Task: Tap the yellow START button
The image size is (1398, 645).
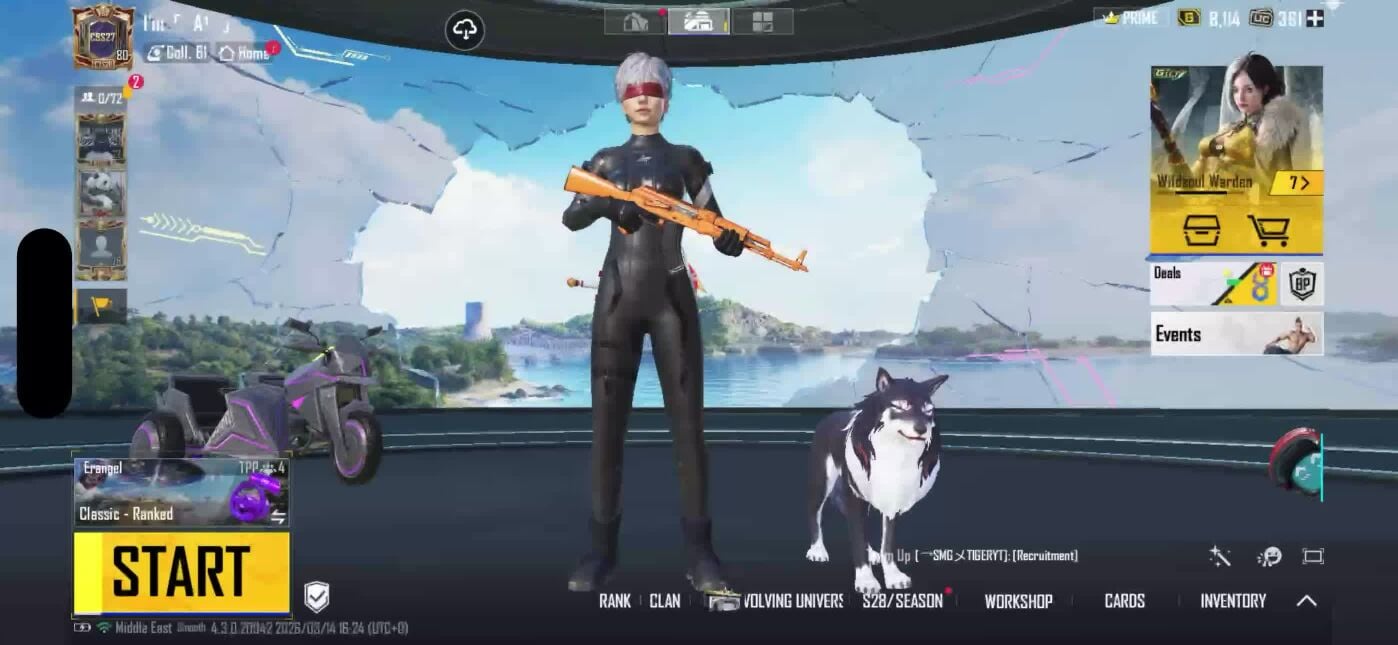Action: (x=181, y=572)
